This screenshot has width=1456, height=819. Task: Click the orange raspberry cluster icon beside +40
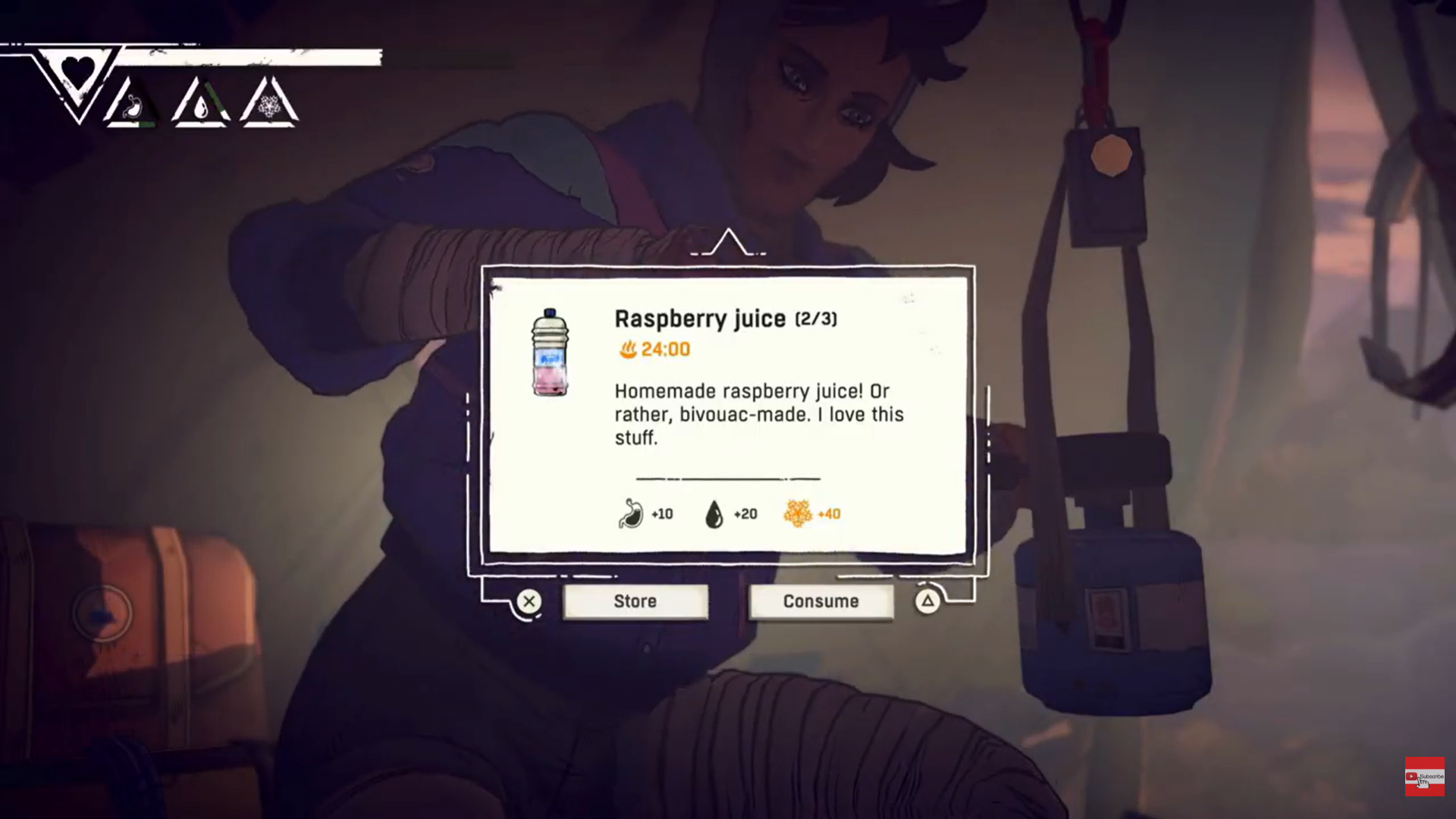coord(797,513)
